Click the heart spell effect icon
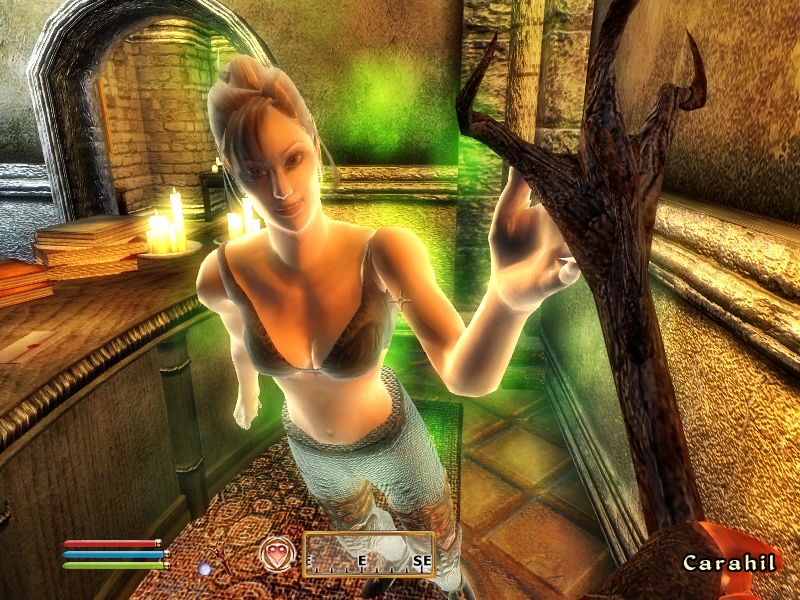The width and height of the screenshot is (800, 600). (275, 553)
